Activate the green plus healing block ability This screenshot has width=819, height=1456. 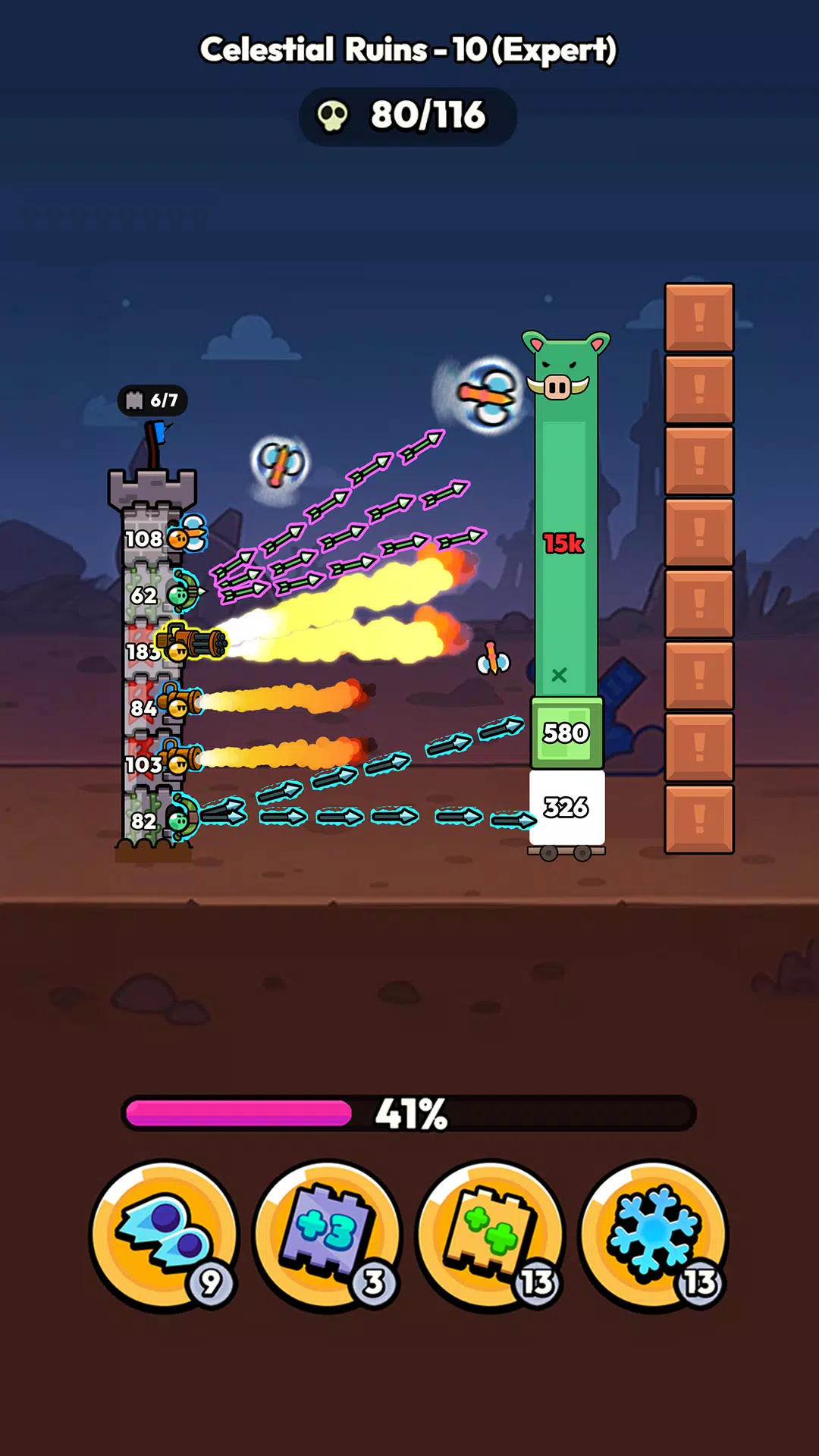[491, 1236]
